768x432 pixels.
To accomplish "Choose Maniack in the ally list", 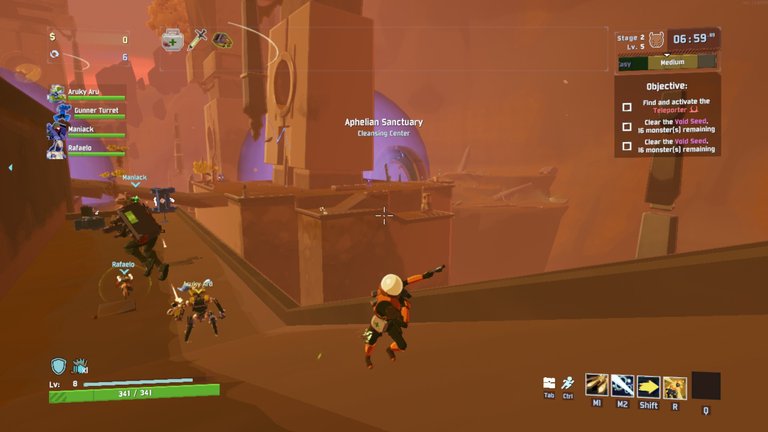I will point(57,131).
